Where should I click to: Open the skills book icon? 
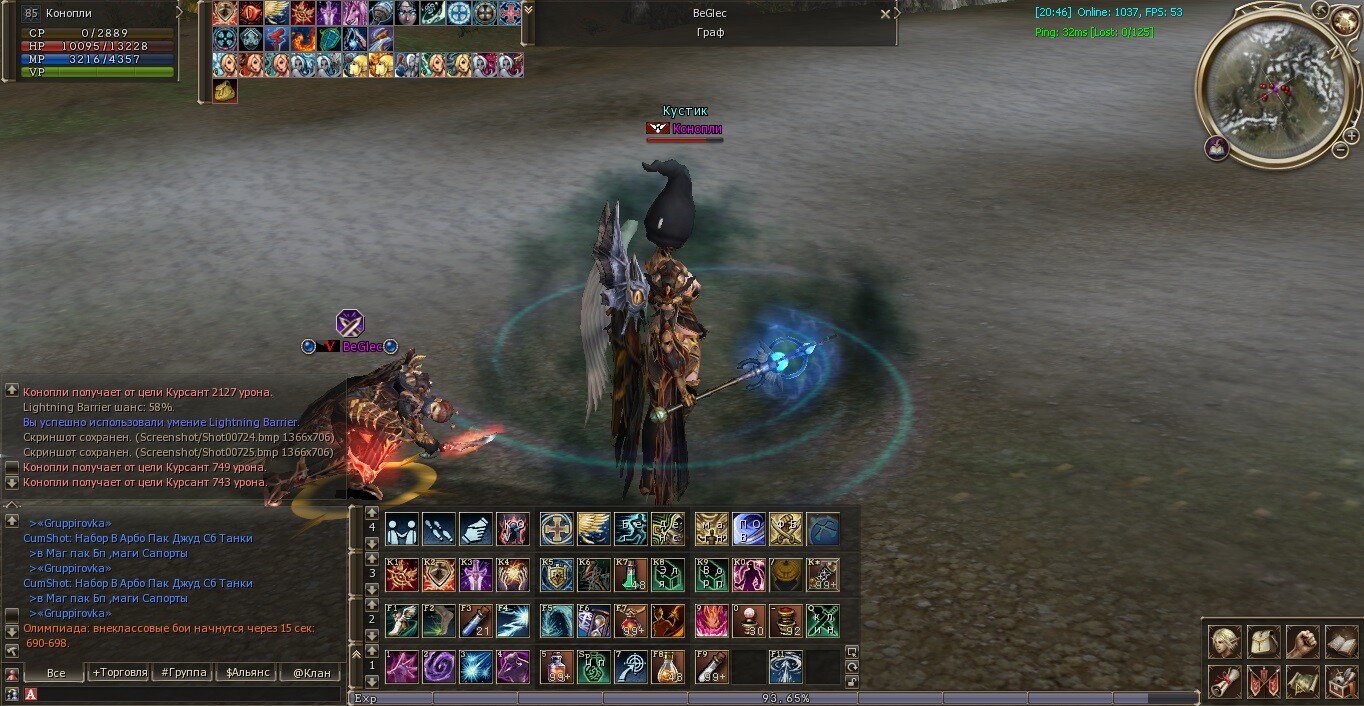click(x=1341, y=642)
